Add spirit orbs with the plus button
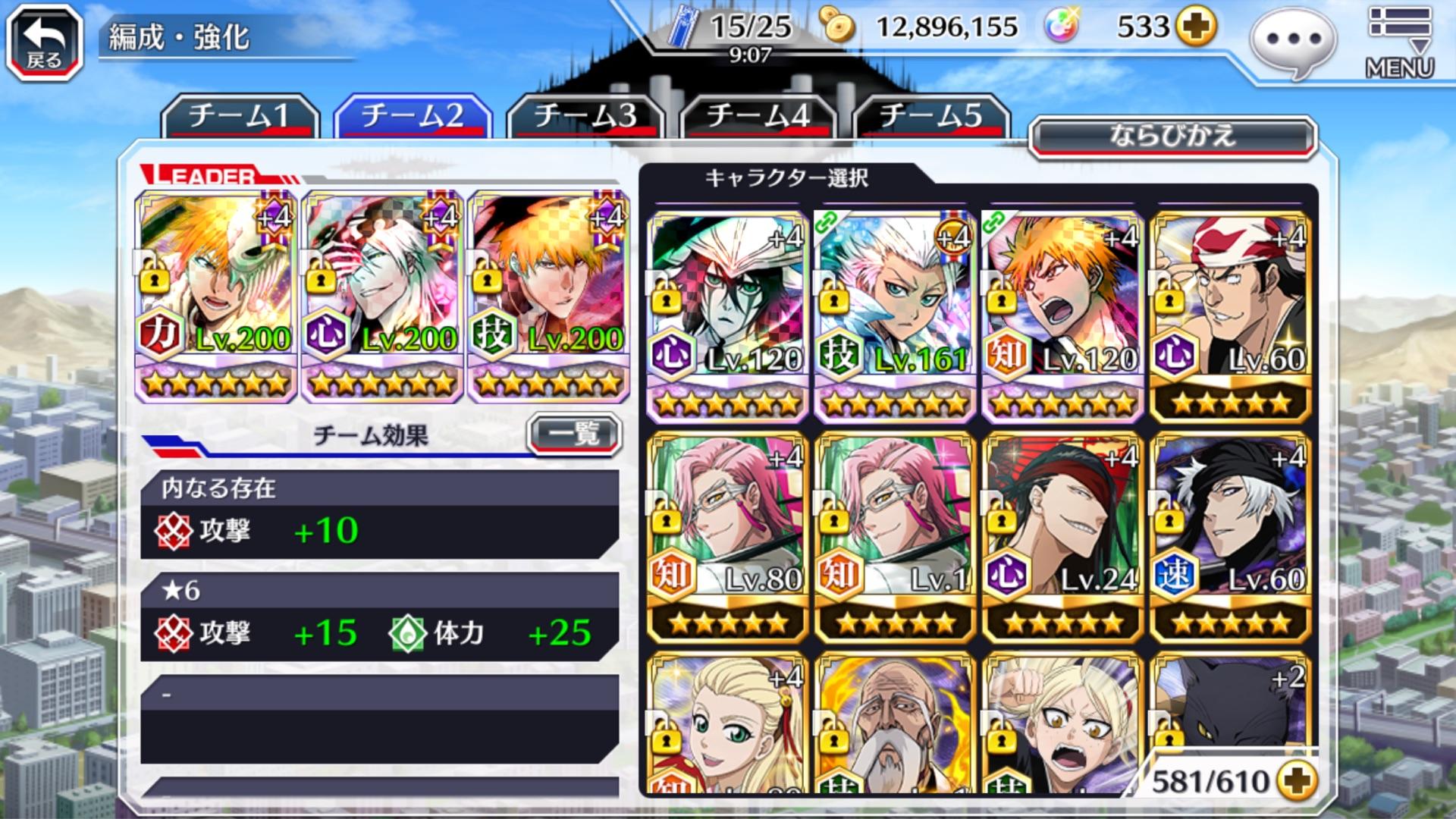 [x=1196, y=27]
